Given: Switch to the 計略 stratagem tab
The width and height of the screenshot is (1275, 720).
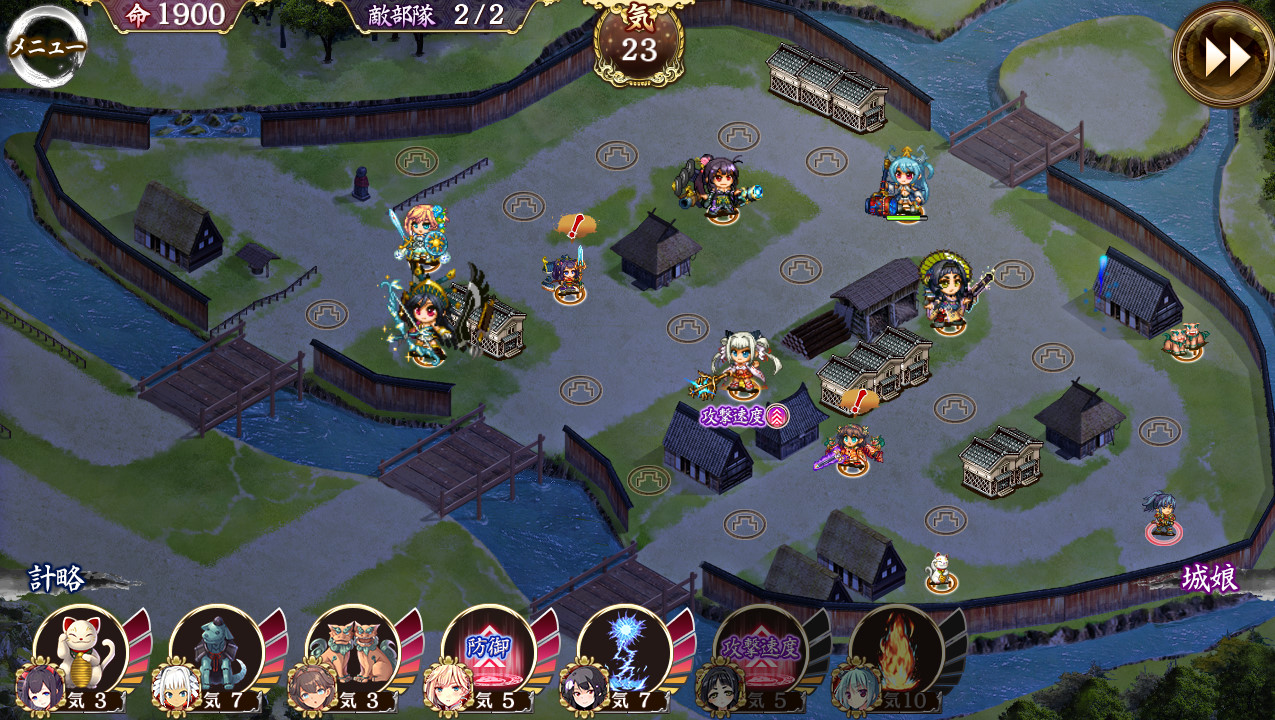Looking at the screenshot, I should coord(57,578).
